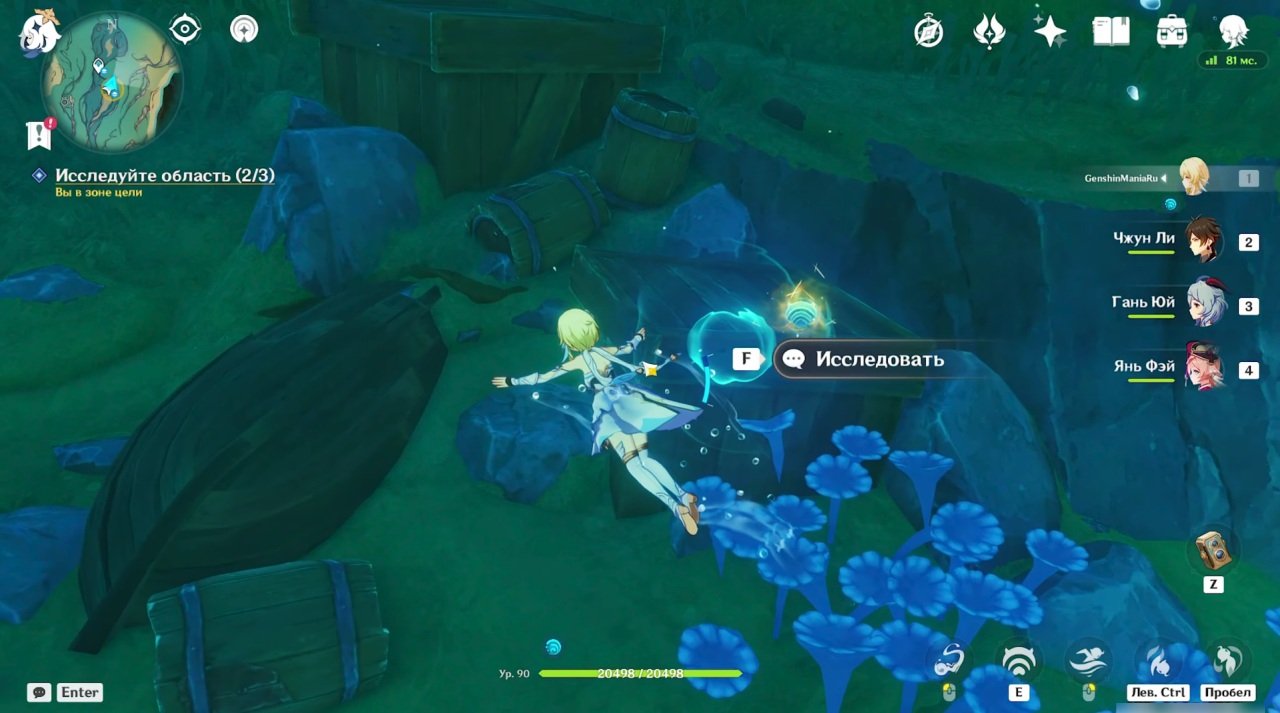The height and width of the screenshot is (713, 1280).
Task: Use the camera gadget icon
Action: tap(1213, 550)
